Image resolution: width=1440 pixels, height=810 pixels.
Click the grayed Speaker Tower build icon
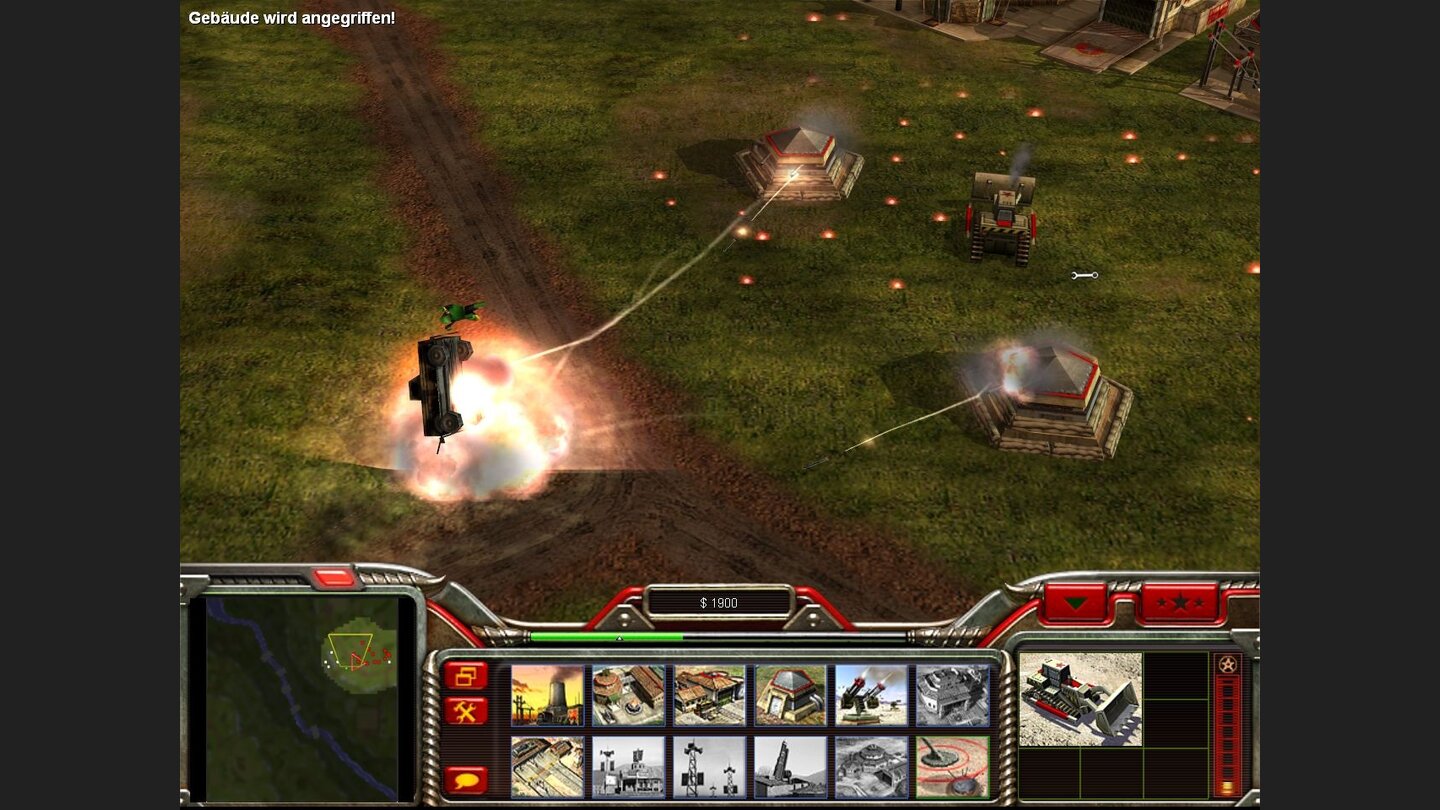point(711,767)
